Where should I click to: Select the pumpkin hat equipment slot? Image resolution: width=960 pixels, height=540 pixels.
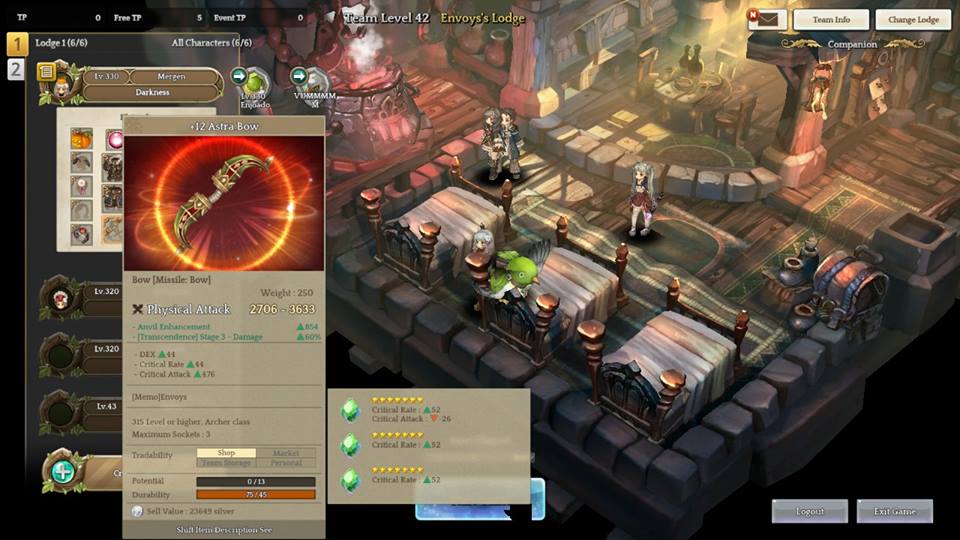tap(81, 139)
